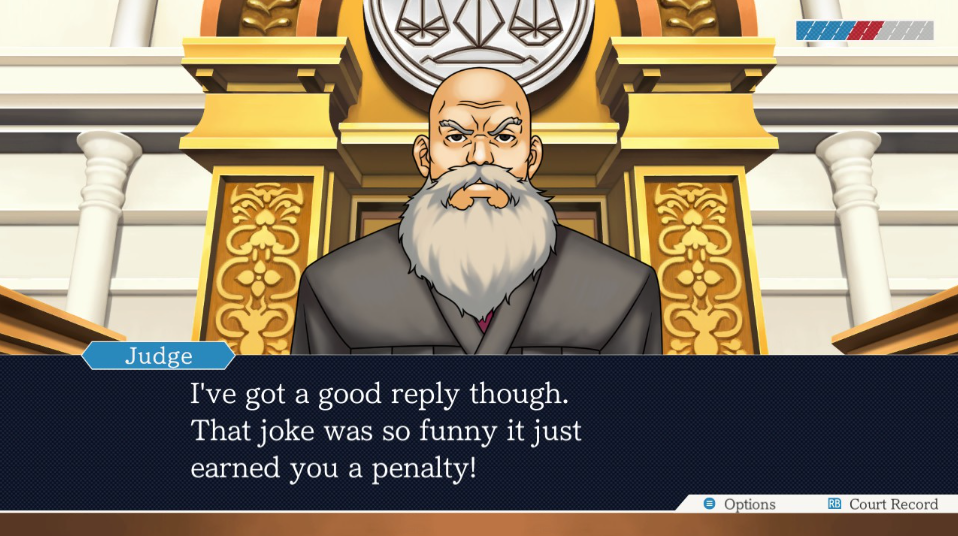Open the Options menu
958x536 pixels.
[x=740, y=504]
